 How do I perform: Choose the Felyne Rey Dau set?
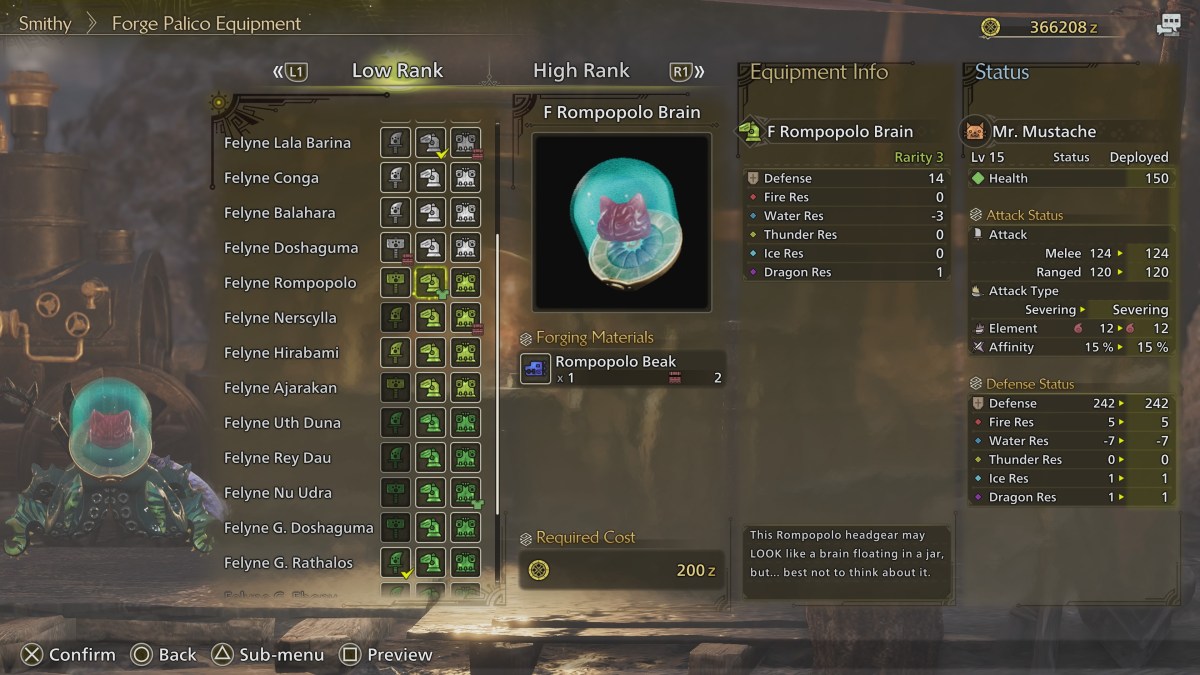pyautogui.click(x=277, y=458)
